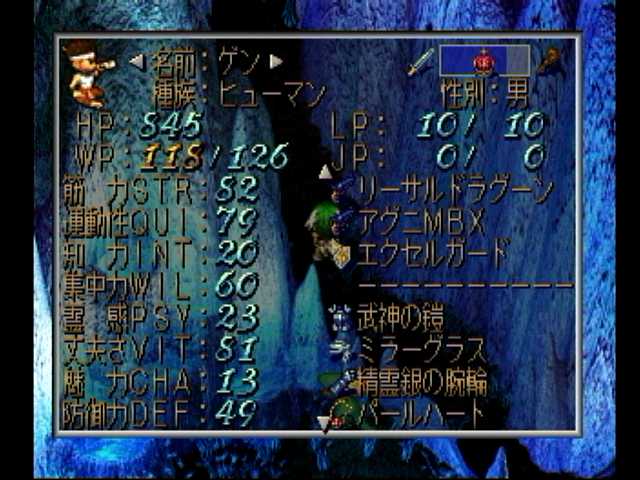Select the highlighted red emblem icon box
Viewport: 640px width, 480px height.
pyautogui.click(x=484, y=61)
